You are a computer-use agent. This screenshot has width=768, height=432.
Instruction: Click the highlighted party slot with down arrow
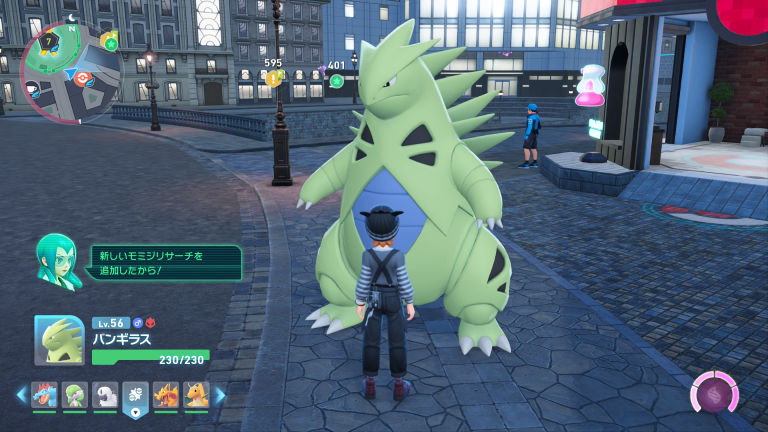135,397
